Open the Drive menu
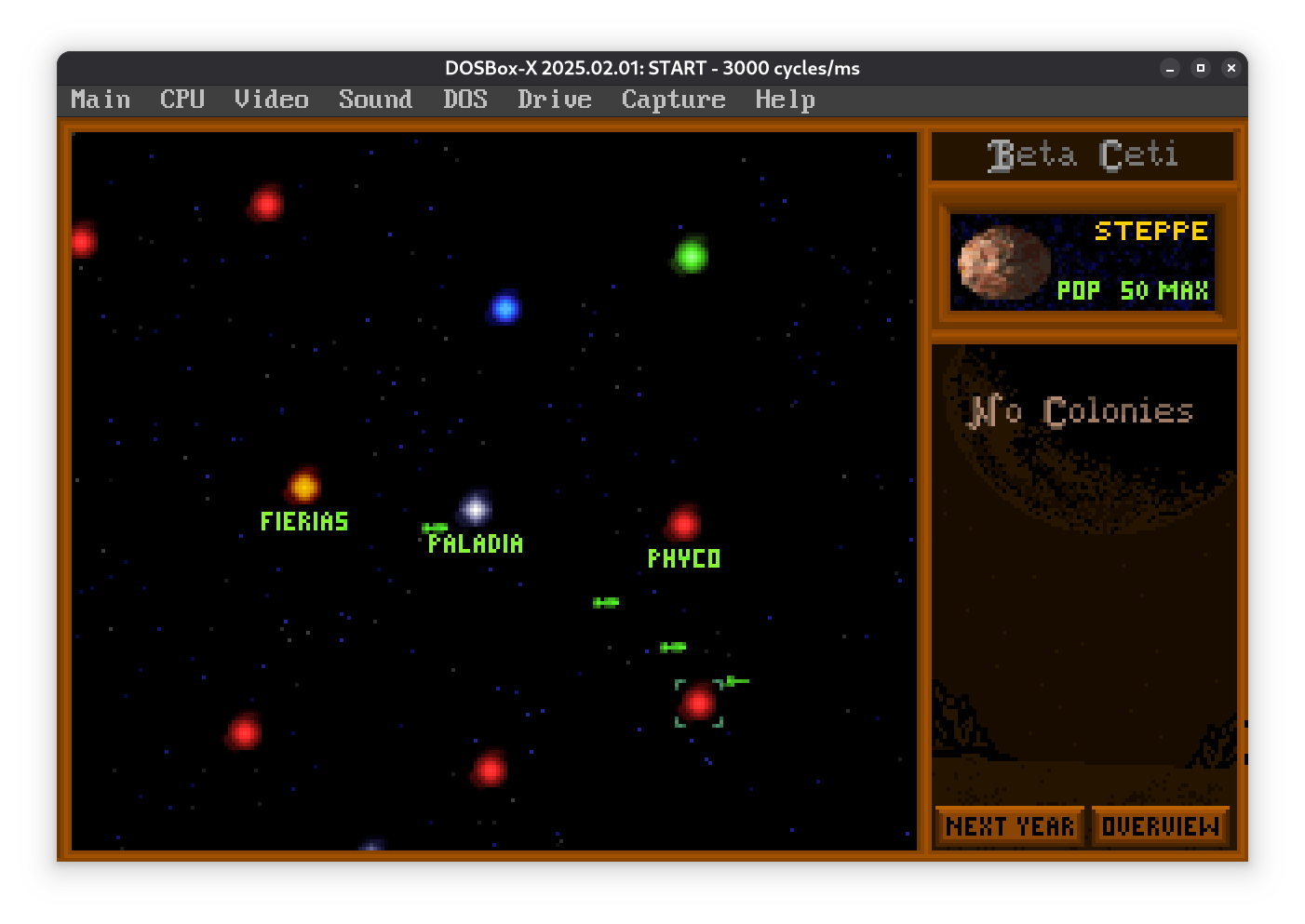Viewport: 1305px width, 924px height. pos(555,100)
